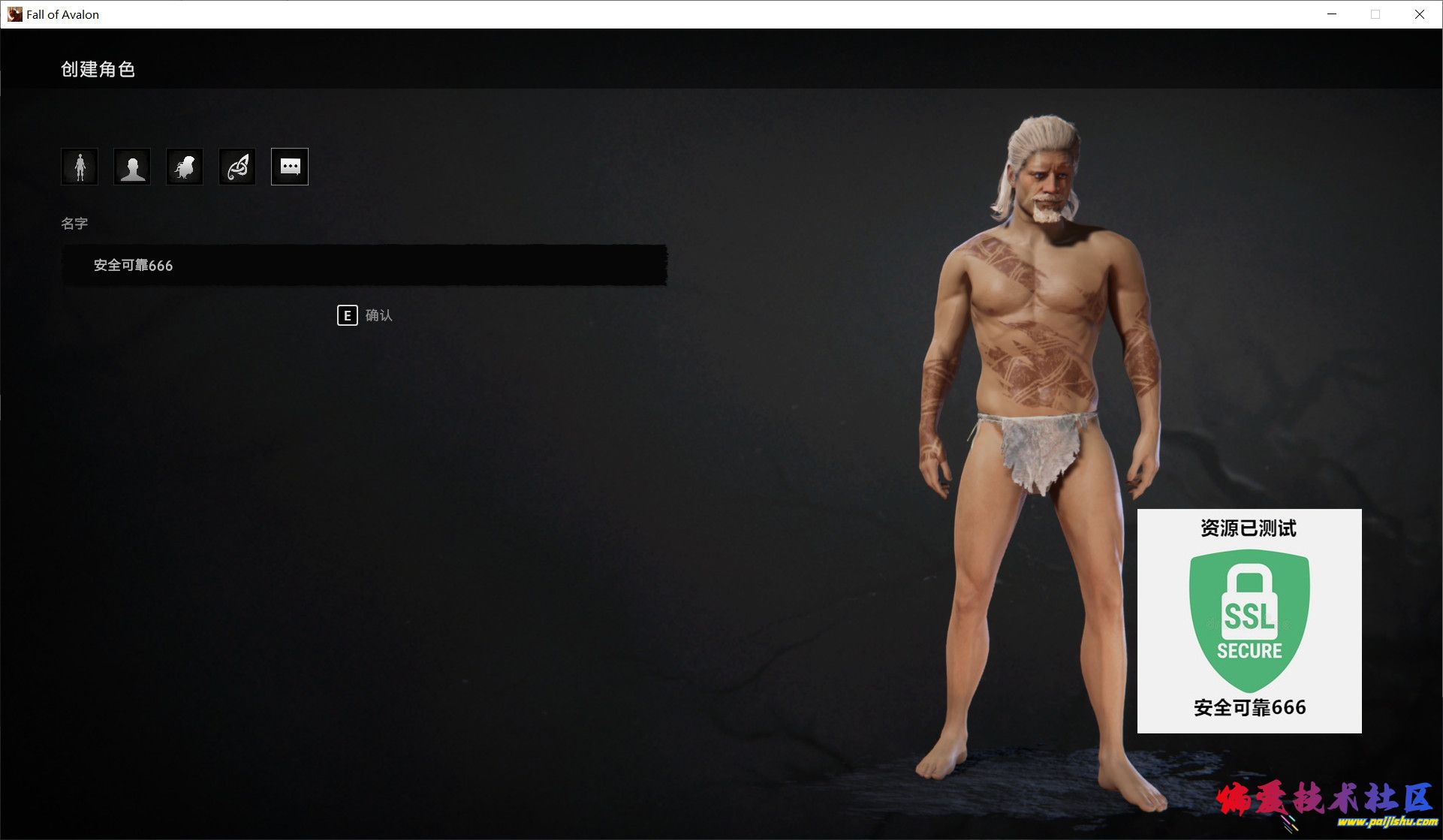1443x840 pixels.
Task: Close the Fall of Avalon window
Action: [x=1419, y=14]
